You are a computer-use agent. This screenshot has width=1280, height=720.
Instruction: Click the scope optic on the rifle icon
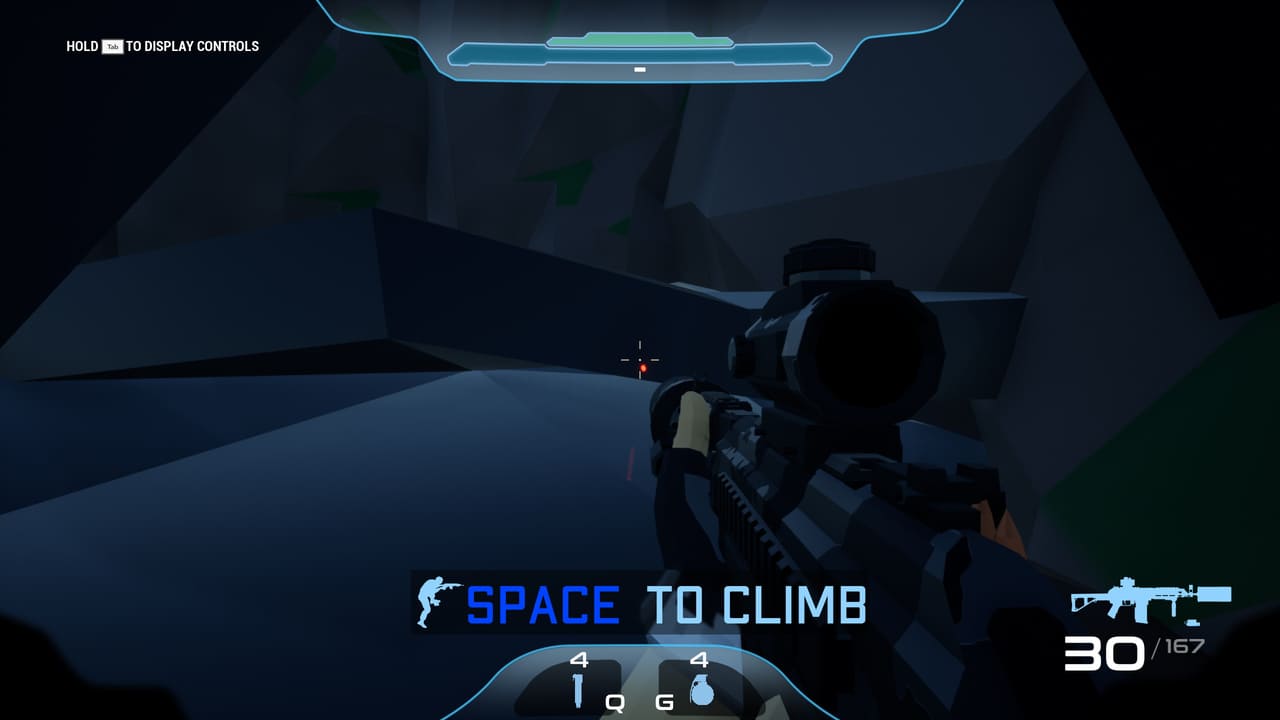pos(1127,583)
